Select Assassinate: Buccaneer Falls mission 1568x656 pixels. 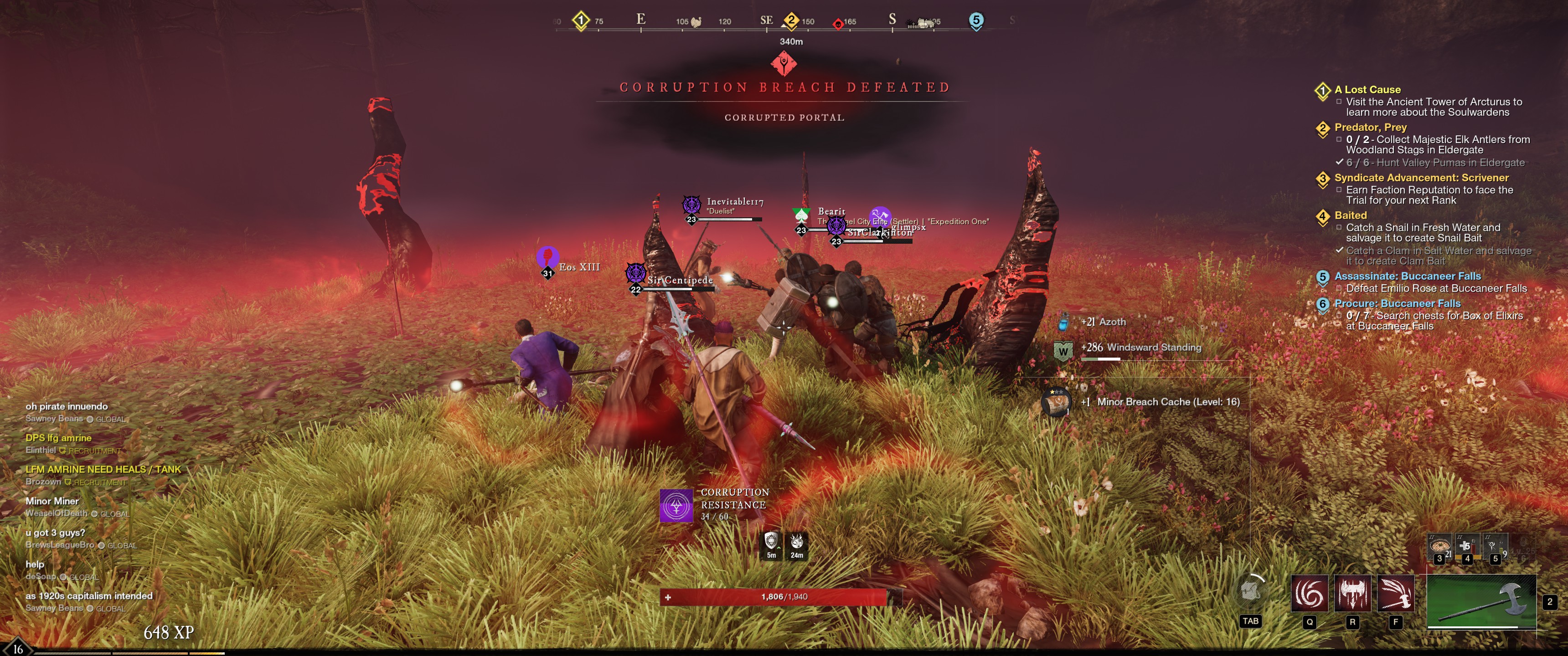1407,276
